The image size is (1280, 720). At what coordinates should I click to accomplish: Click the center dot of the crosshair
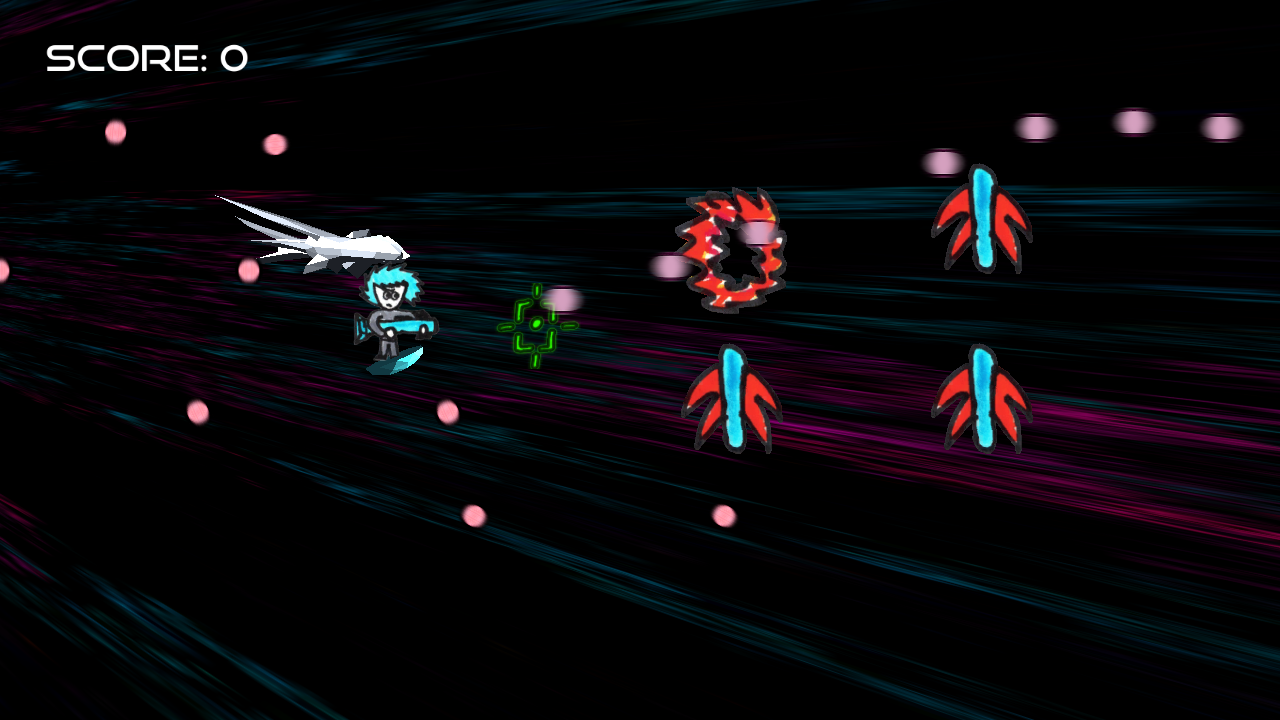coord(537,323)
